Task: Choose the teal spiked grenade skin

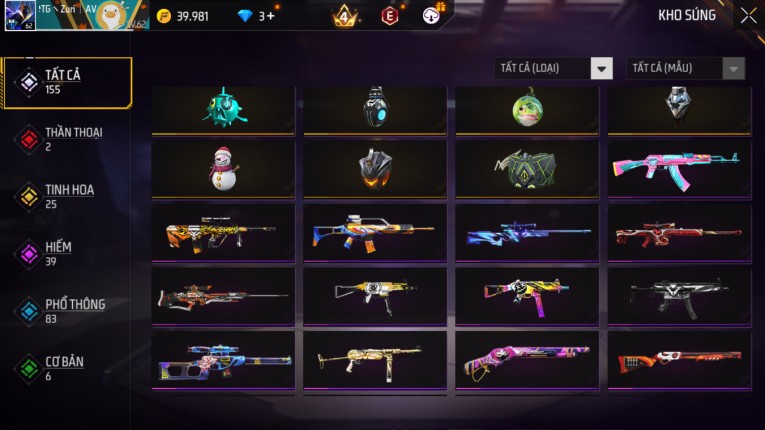Action: 223,106
